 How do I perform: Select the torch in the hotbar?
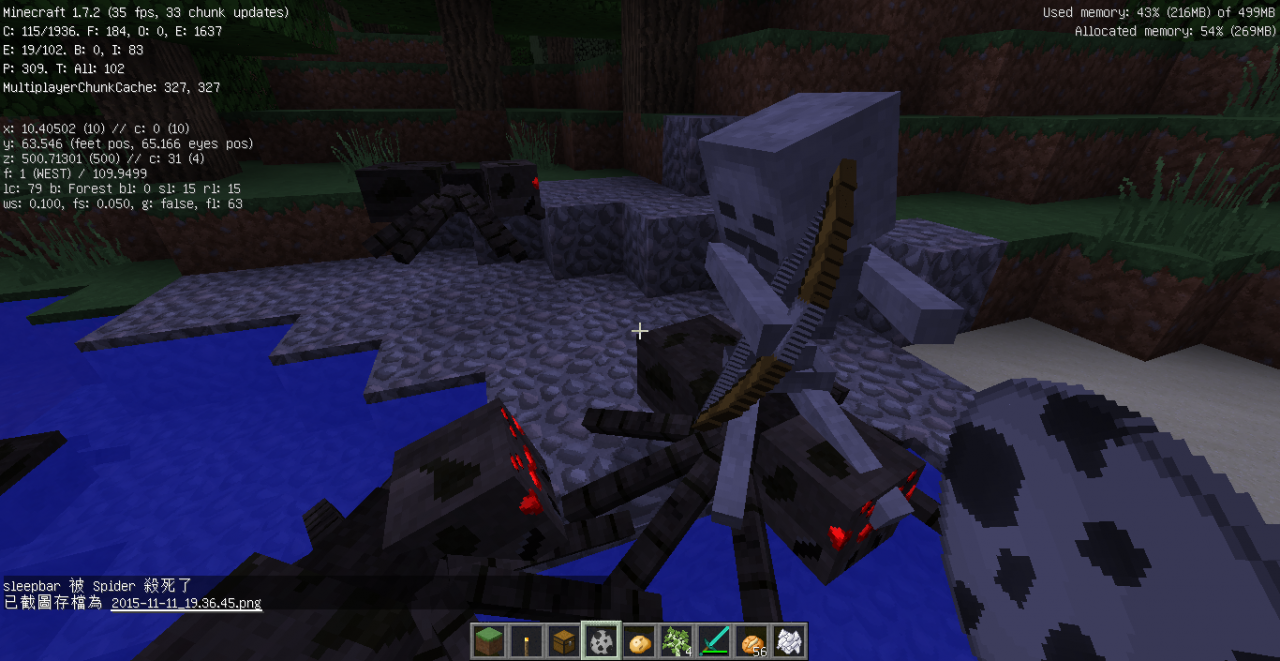click(x=526, y=641)
